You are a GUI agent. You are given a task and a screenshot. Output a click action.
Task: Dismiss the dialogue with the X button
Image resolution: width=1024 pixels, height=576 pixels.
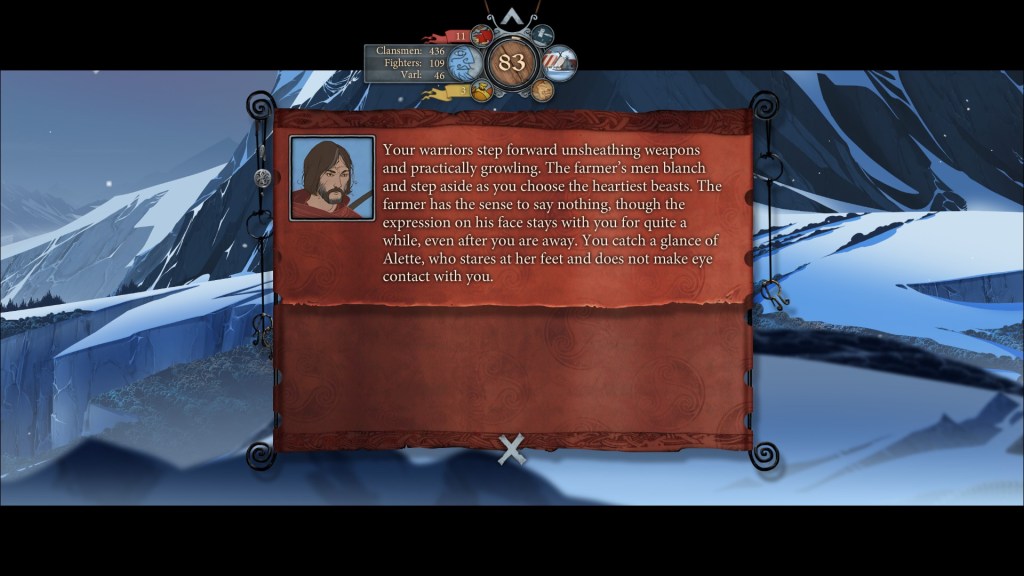click(512, 450)
